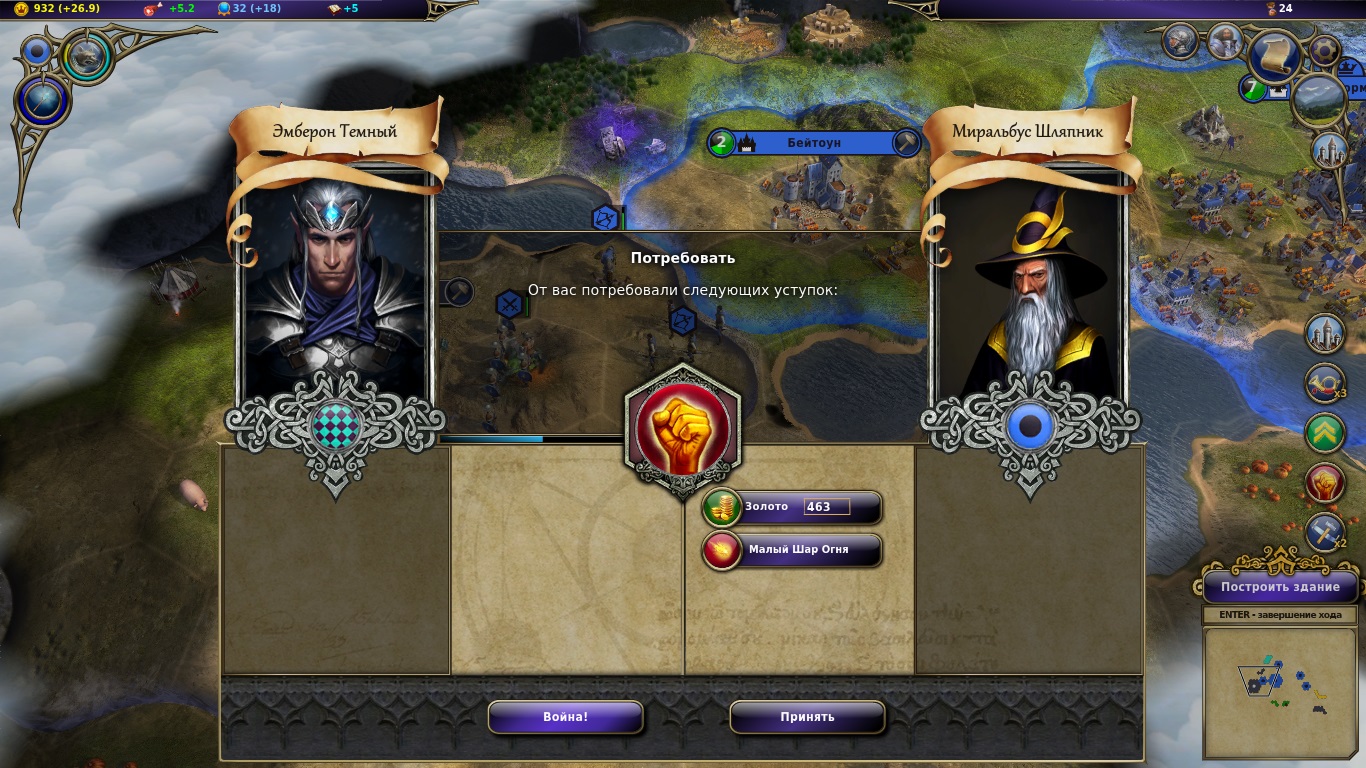Open the red fist demand notification

(x=1325, y=483)
